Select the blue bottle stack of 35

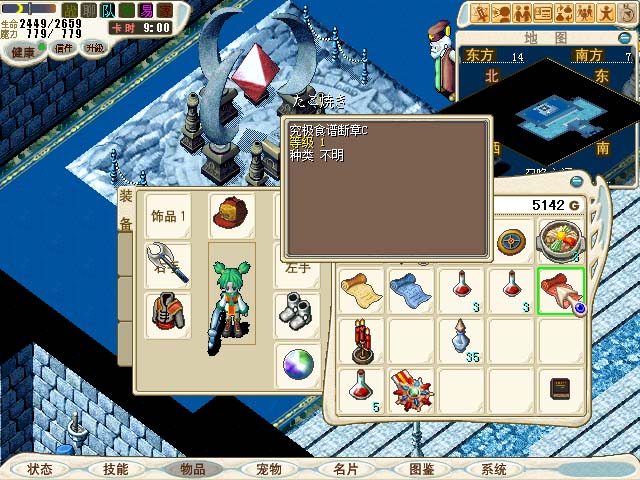pos(459,340)
